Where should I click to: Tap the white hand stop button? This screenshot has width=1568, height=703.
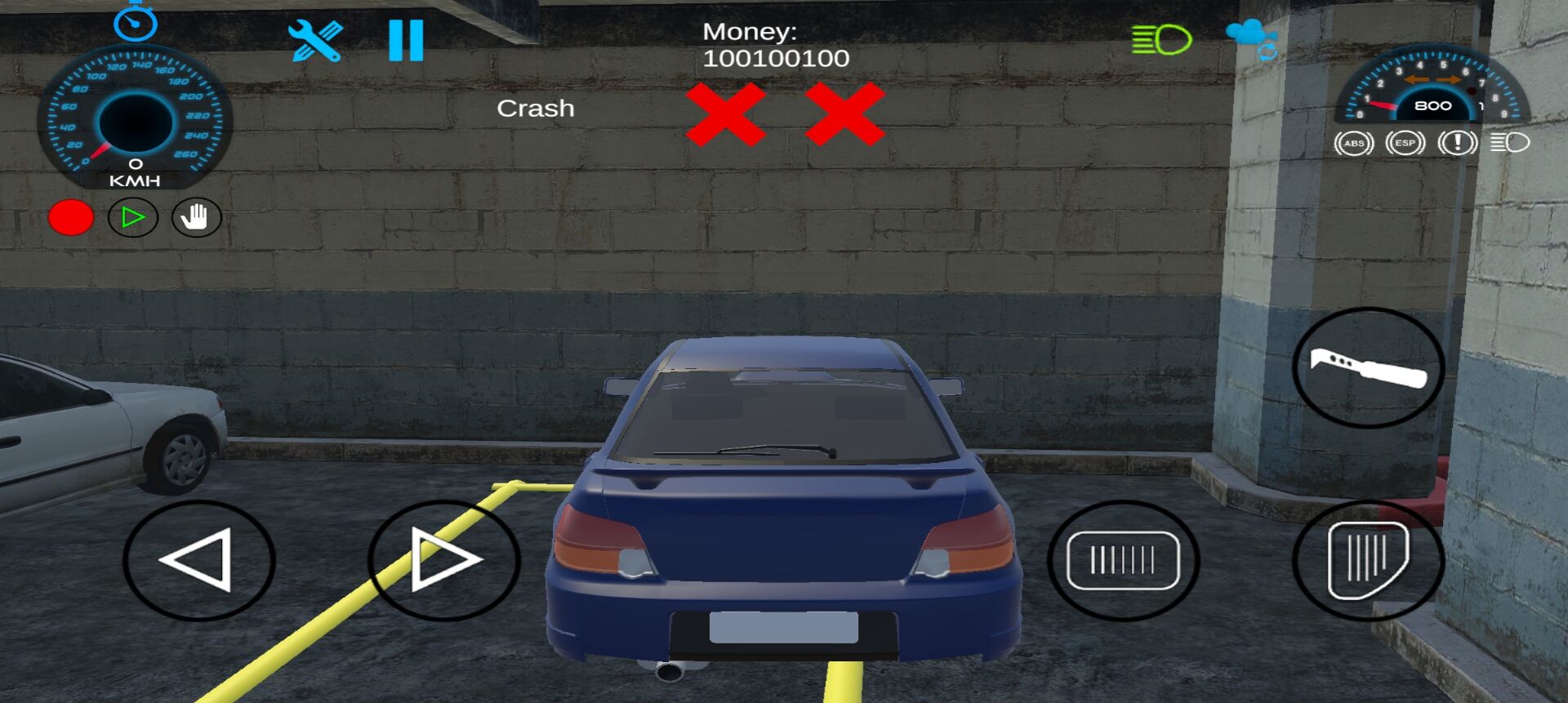point(196,218)
